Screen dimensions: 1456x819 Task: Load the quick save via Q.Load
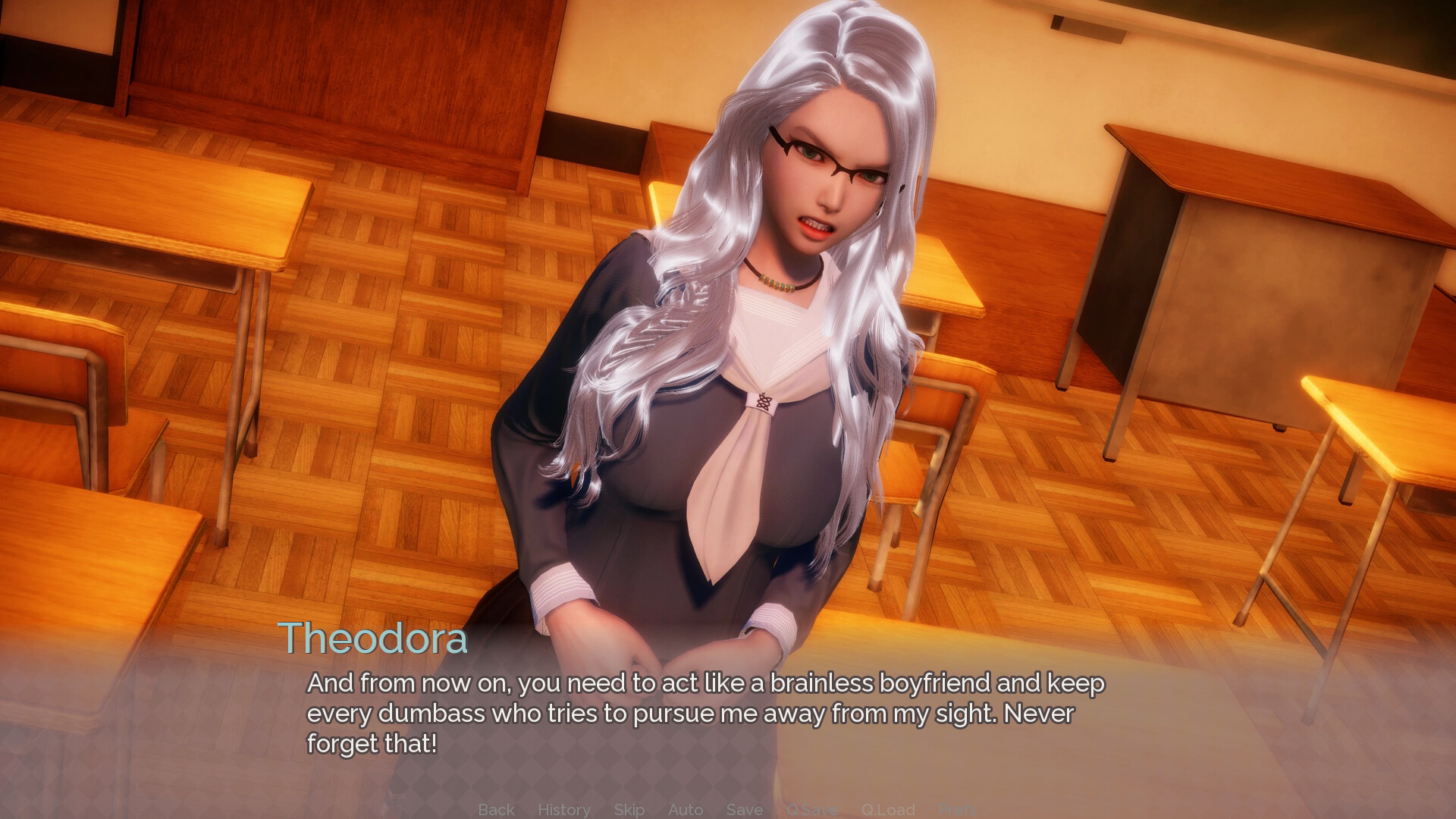(889, 809)
